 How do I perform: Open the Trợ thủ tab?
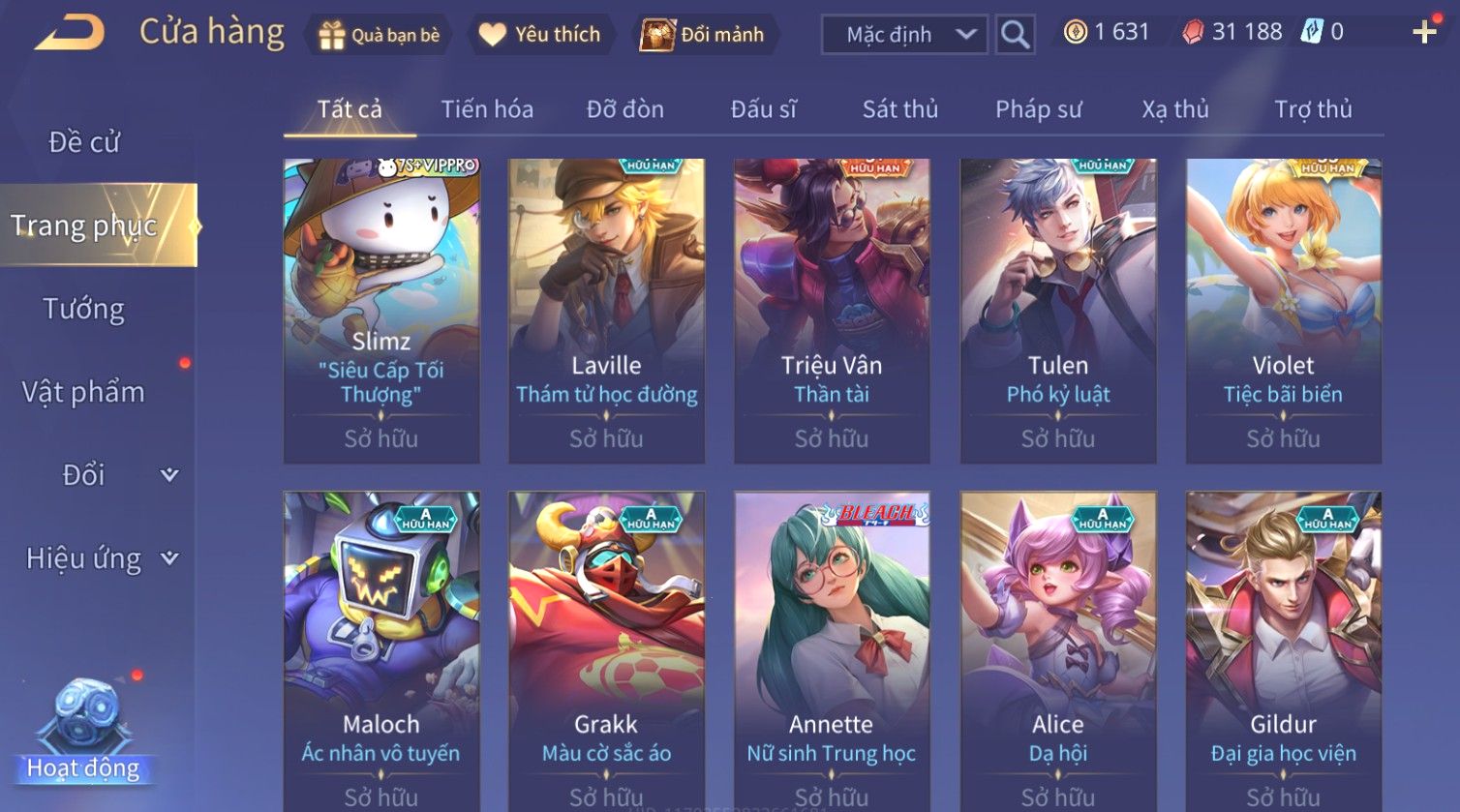click(1313, 109)
